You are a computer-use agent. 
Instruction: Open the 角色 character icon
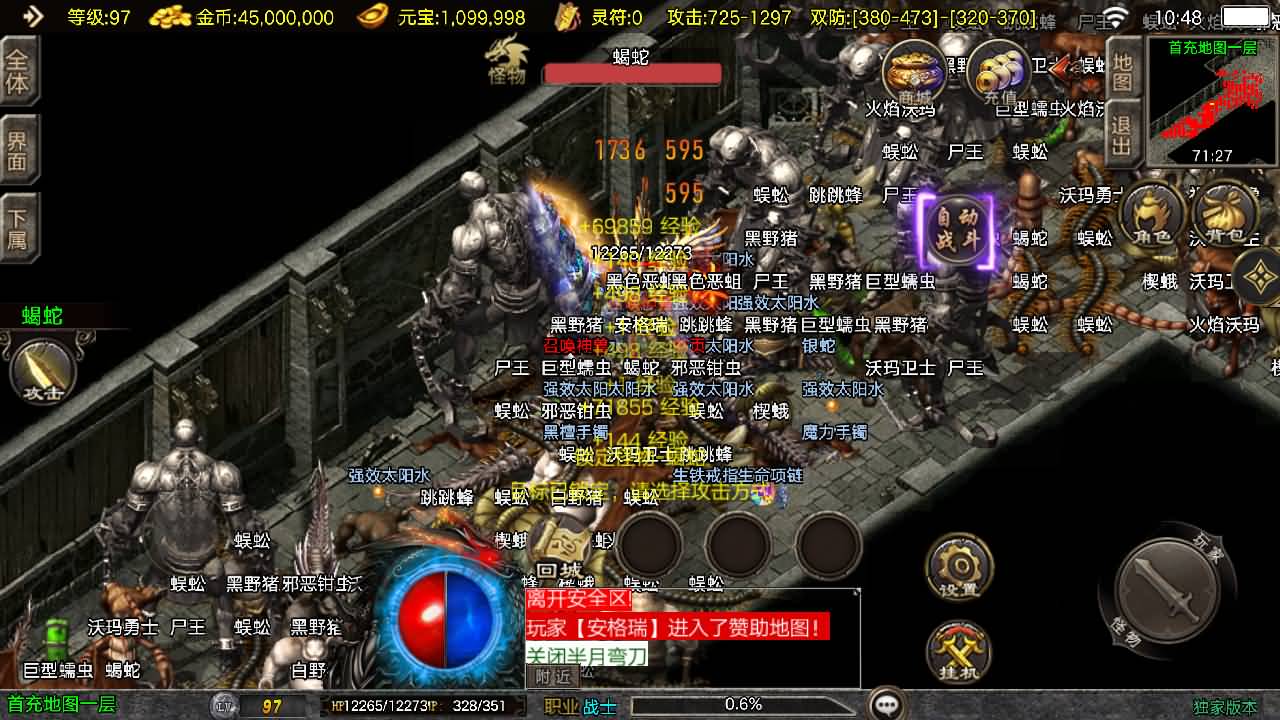coord(1151,215)
